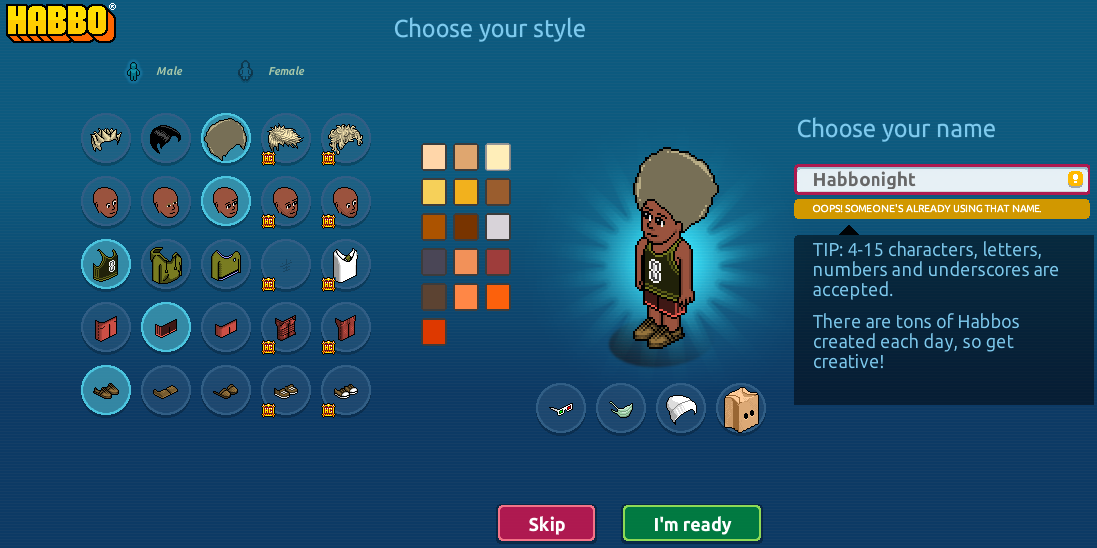Click the yellow warning icon in name field
The image size is (1097, 548).
point(1075,180)
